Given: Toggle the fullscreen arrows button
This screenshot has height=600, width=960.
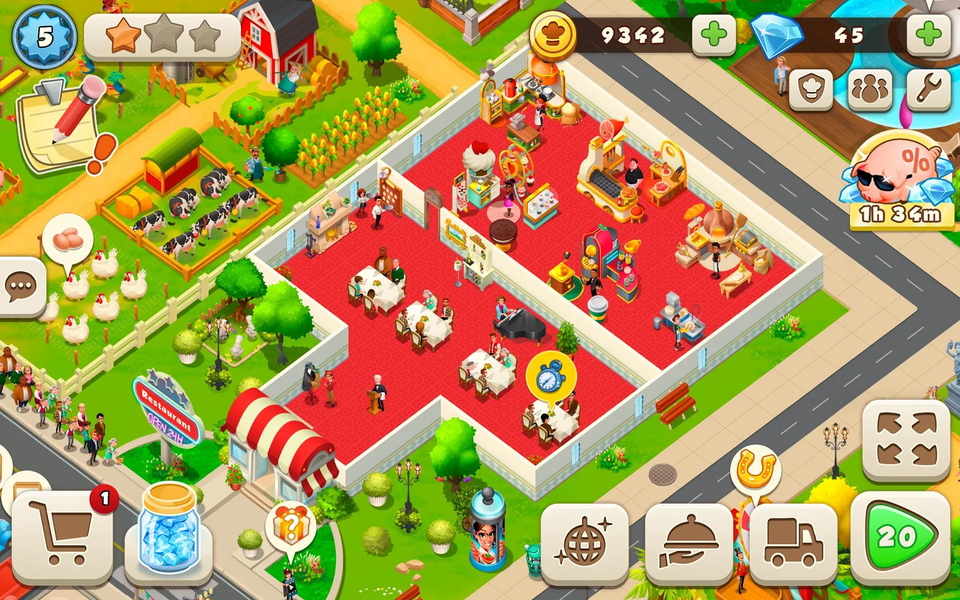Looking at the screenshot, I should click(906, 441).
